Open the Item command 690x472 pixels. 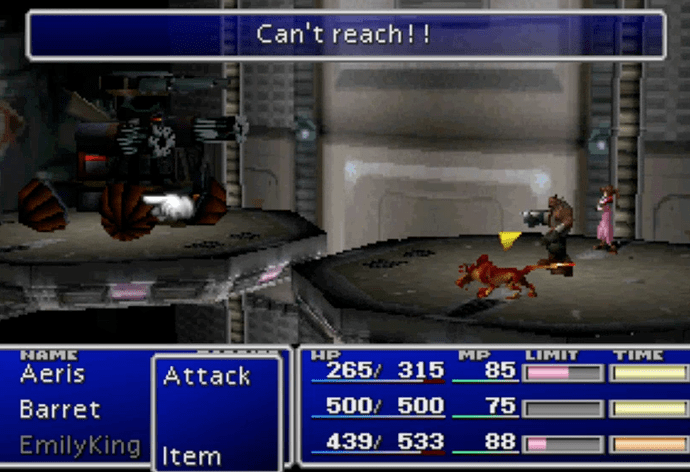tap(191, 457)
